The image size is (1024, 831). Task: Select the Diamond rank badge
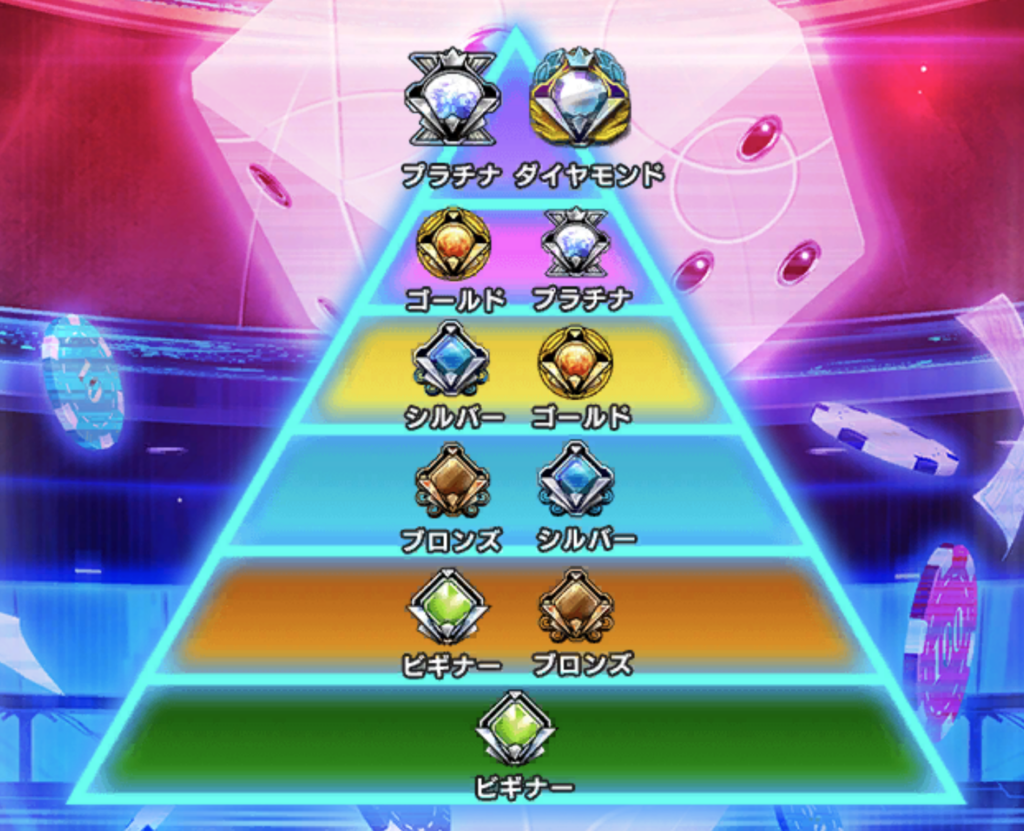click(x=579, y=99)
